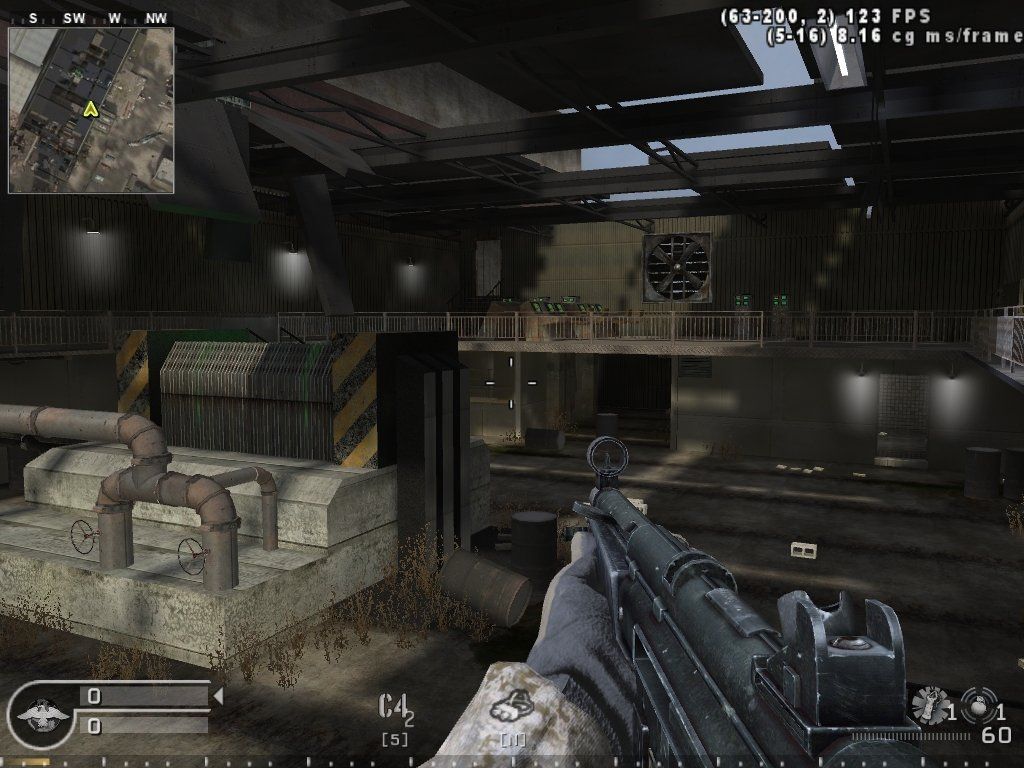
Task: Select the yellow player arrow on the minimap
Action: 91,109
